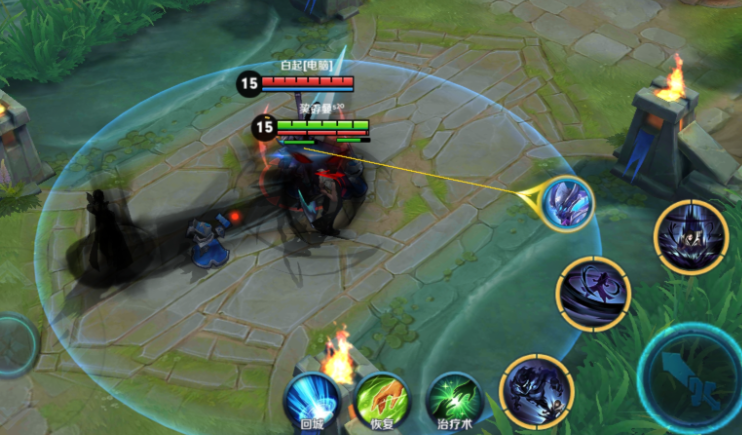This screenshot has width=742, height=435.
Task: Tap the 回城 recall button
Action: pos(312,399)
